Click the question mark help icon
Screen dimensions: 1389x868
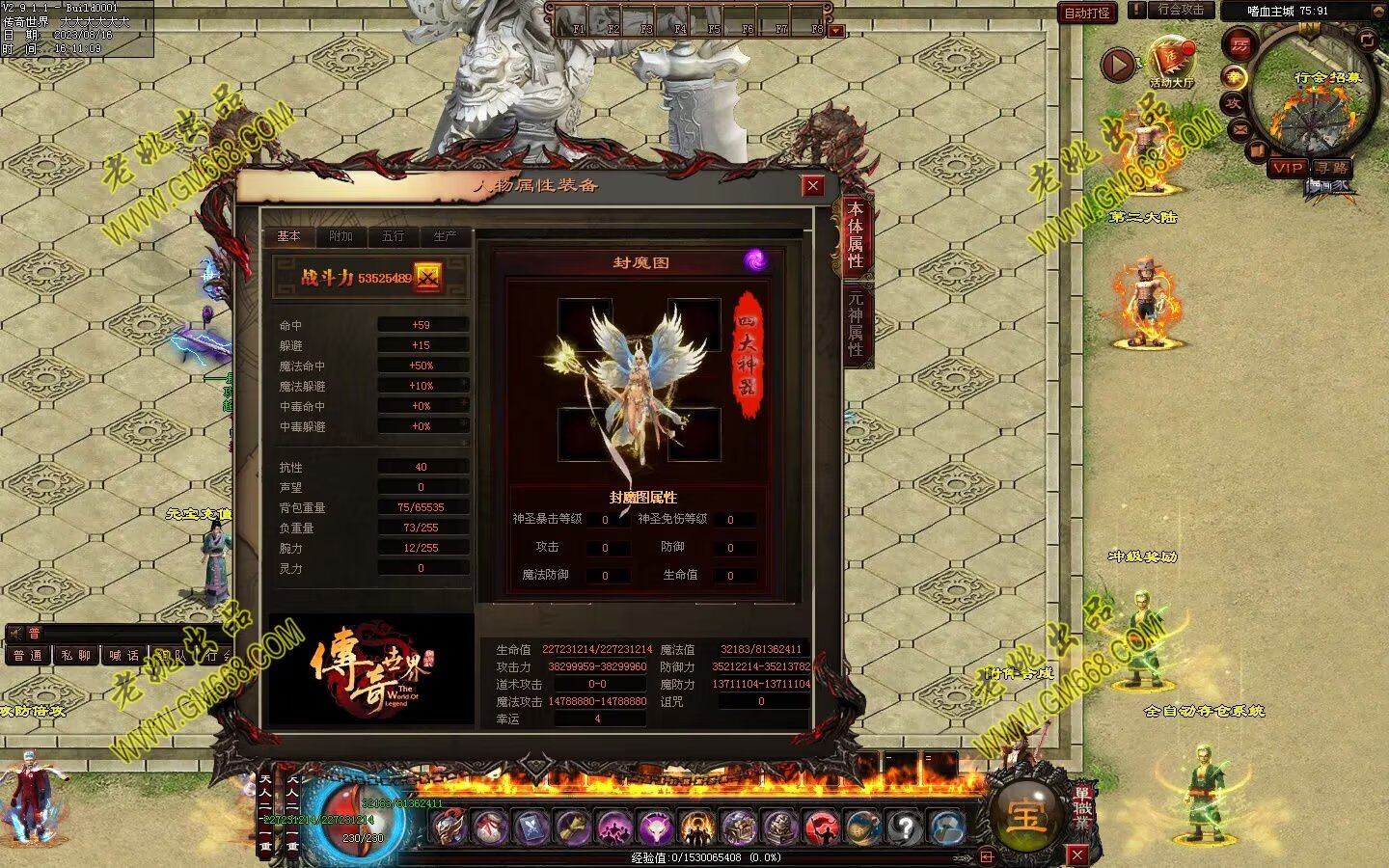point(905,827)
